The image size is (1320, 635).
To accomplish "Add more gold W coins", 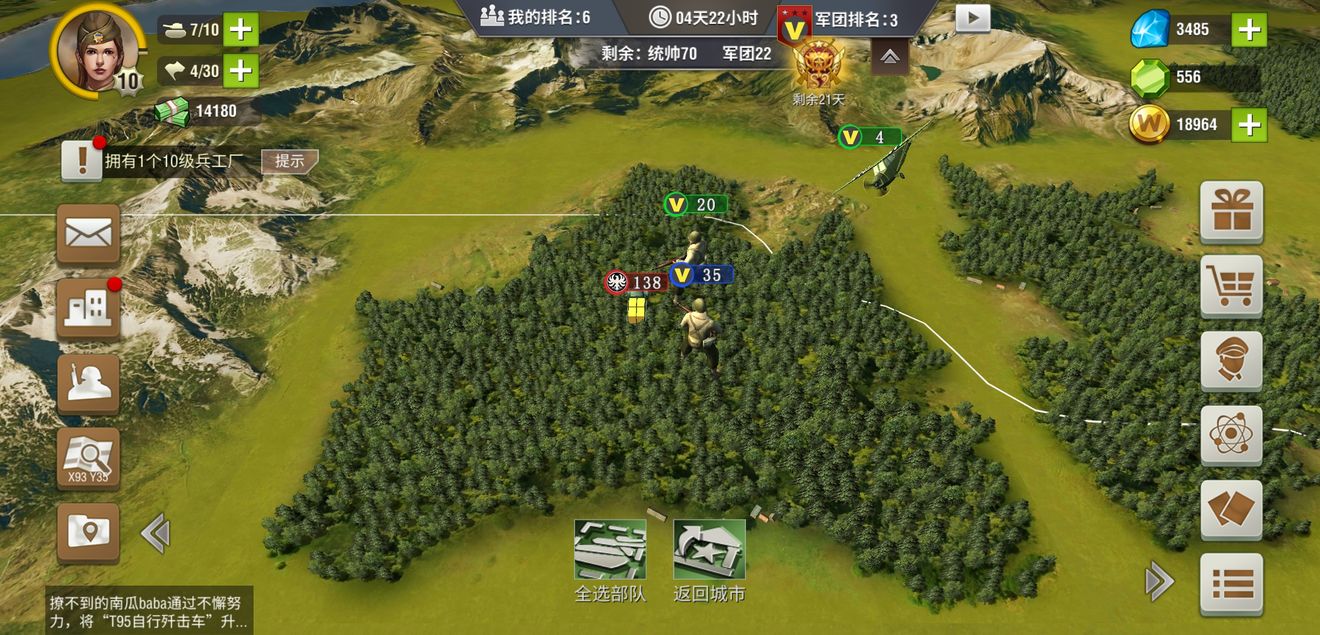I will (x=1249, y=124).
